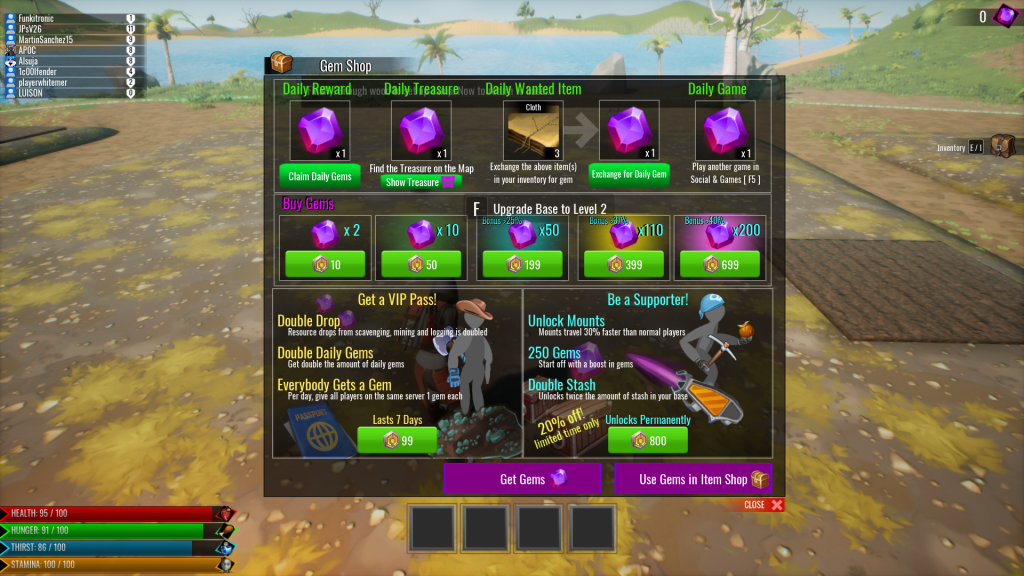This screenshot has height=576, width=1024.
Task: Claim Daily Gems reward
Action: tap(320, 176)
